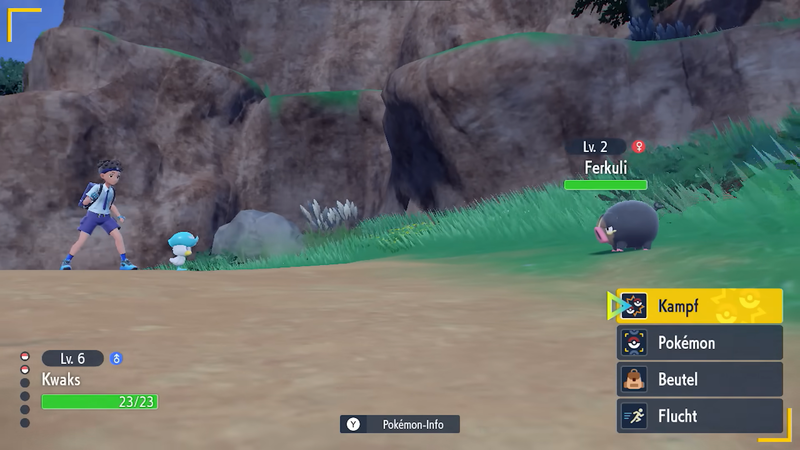Choose Flucht to flee the battle
Image resolution: width=800 pixels, height=450 pixels.
pos(700,416)
